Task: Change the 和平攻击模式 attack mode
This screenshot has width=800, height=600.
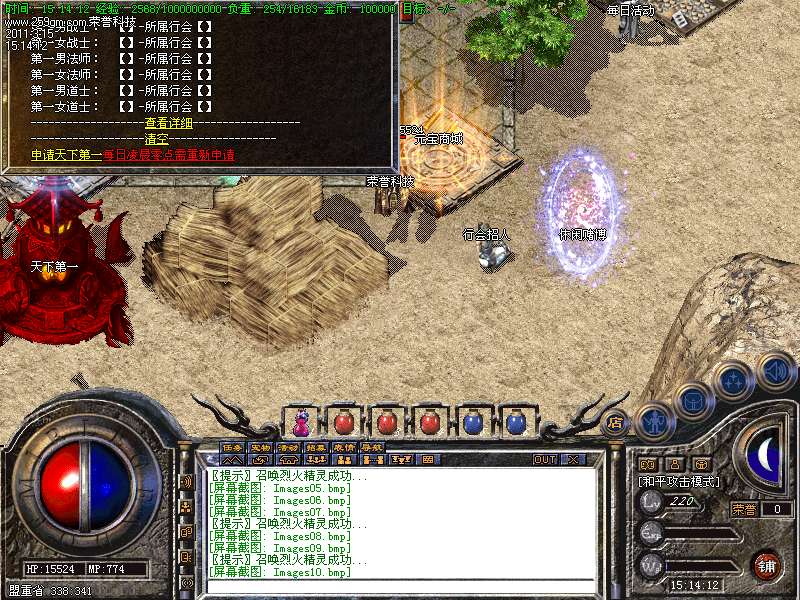Action: [680, 482]
